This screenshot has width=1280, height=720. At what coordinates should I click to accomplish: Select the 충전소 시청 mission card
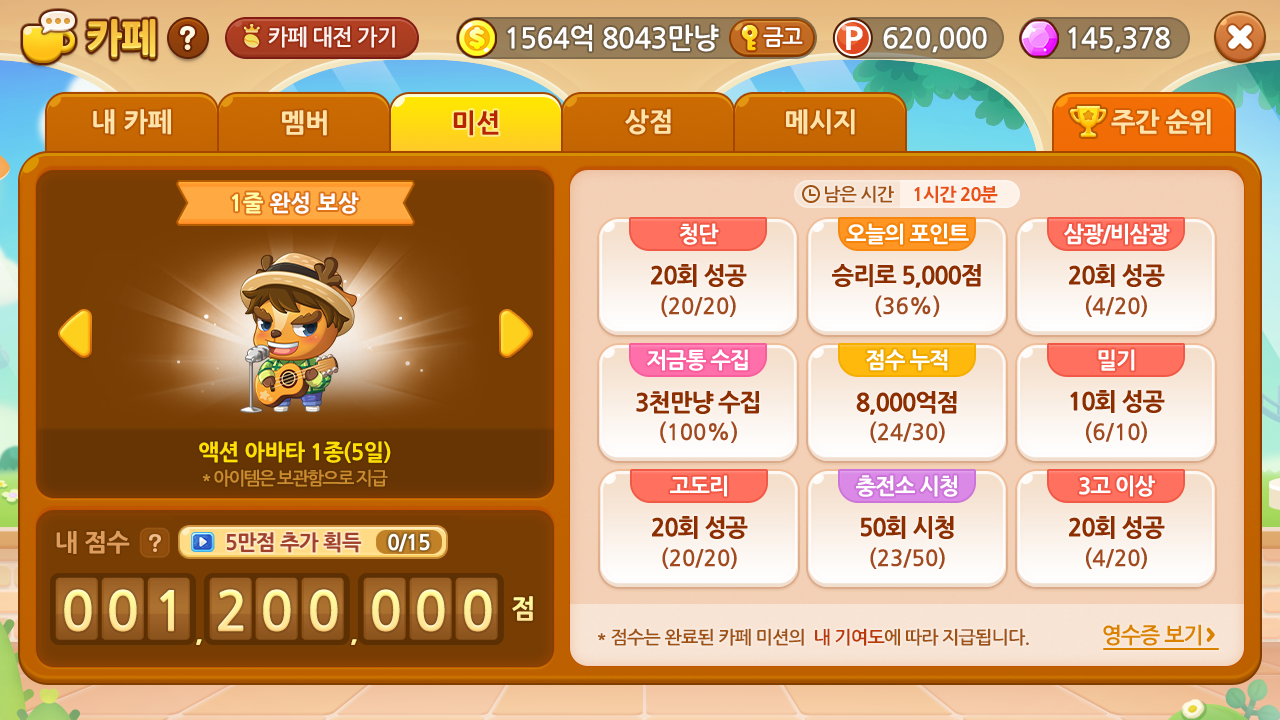[x=906, y=528]
